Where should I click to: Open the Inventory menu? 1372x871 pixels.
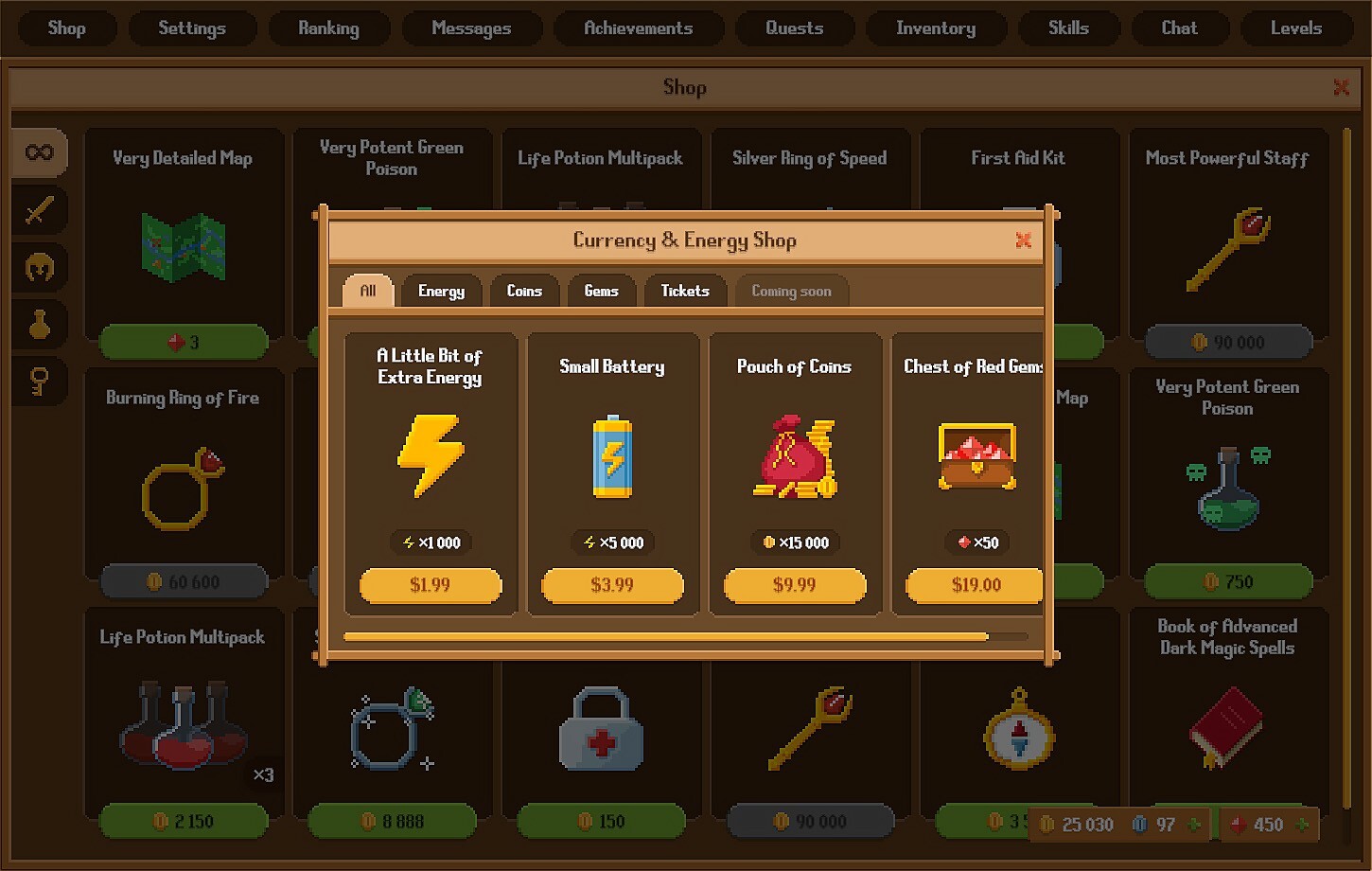click(x=936, y=27)
